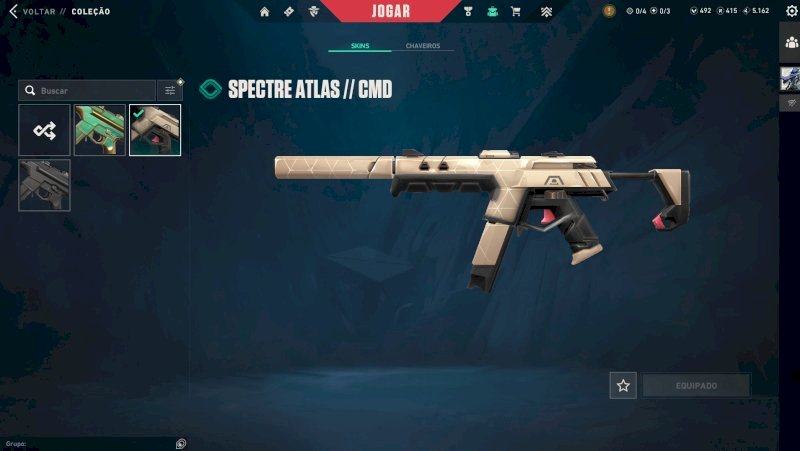Click the Equipado button

[x=695, y=385]
